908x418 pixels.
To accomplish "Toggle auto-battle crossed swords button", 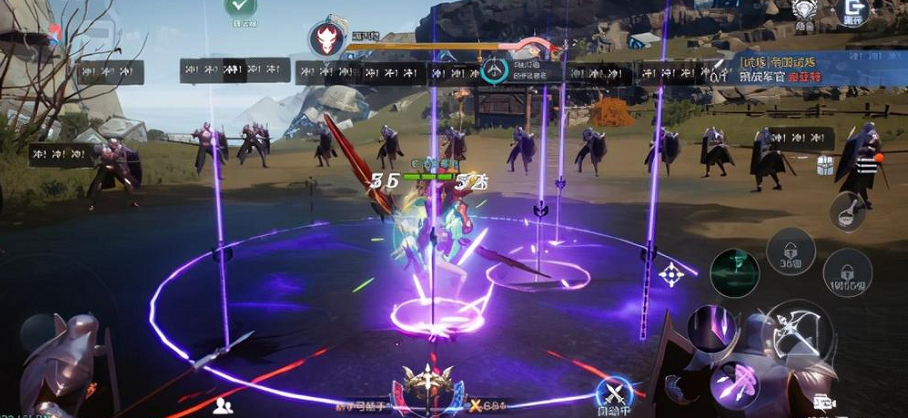I will (x=613, y=393).
